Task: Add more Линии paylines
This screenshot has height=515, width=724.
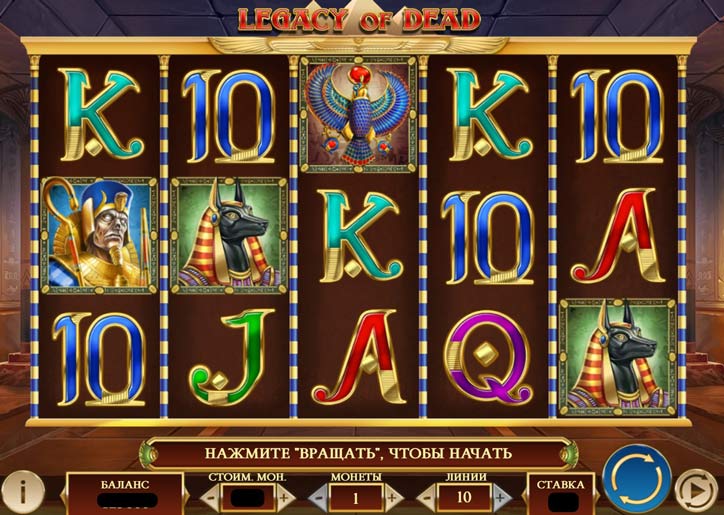Action: point(499,496)
